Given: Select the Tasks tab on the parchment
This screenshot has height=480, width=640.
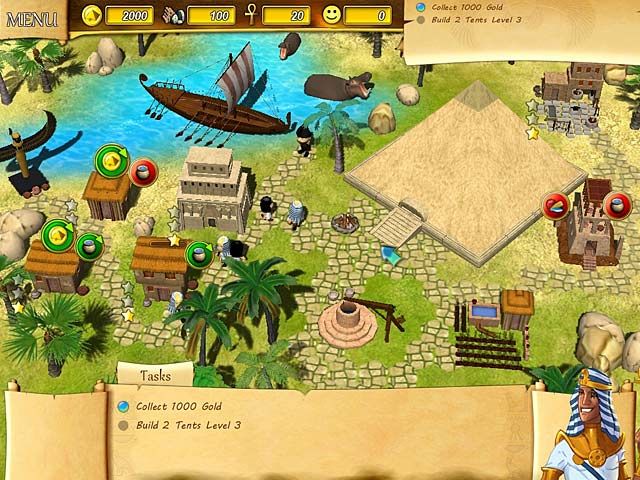Looking at the screenshot, I should pyautogui.click(x=155, y=376).
